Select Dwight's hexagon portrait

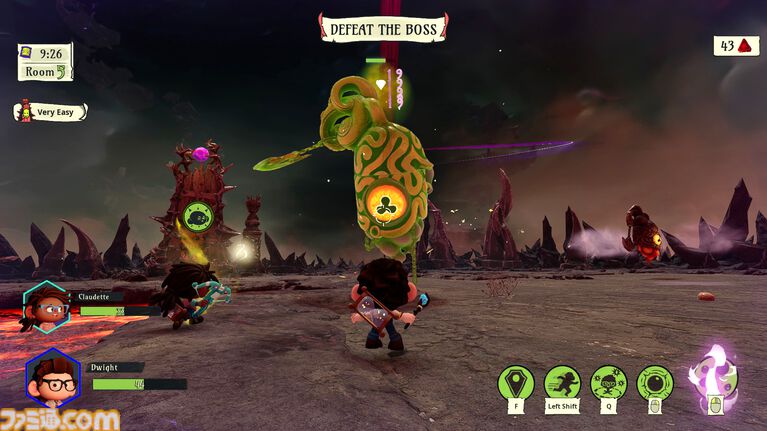click(x=52, y=377)
